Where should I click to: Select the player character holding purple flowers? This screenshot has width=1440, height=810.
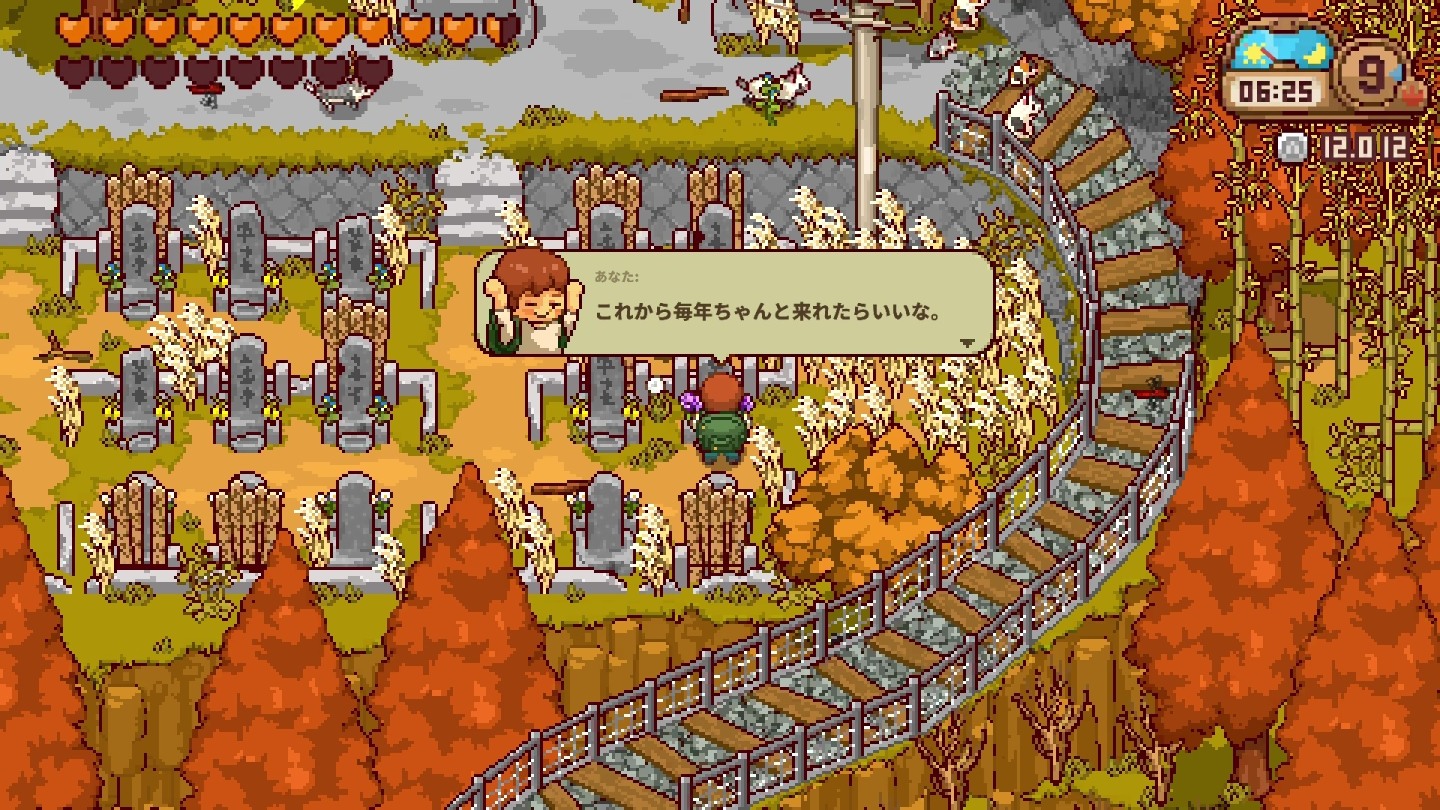[722, 420]
